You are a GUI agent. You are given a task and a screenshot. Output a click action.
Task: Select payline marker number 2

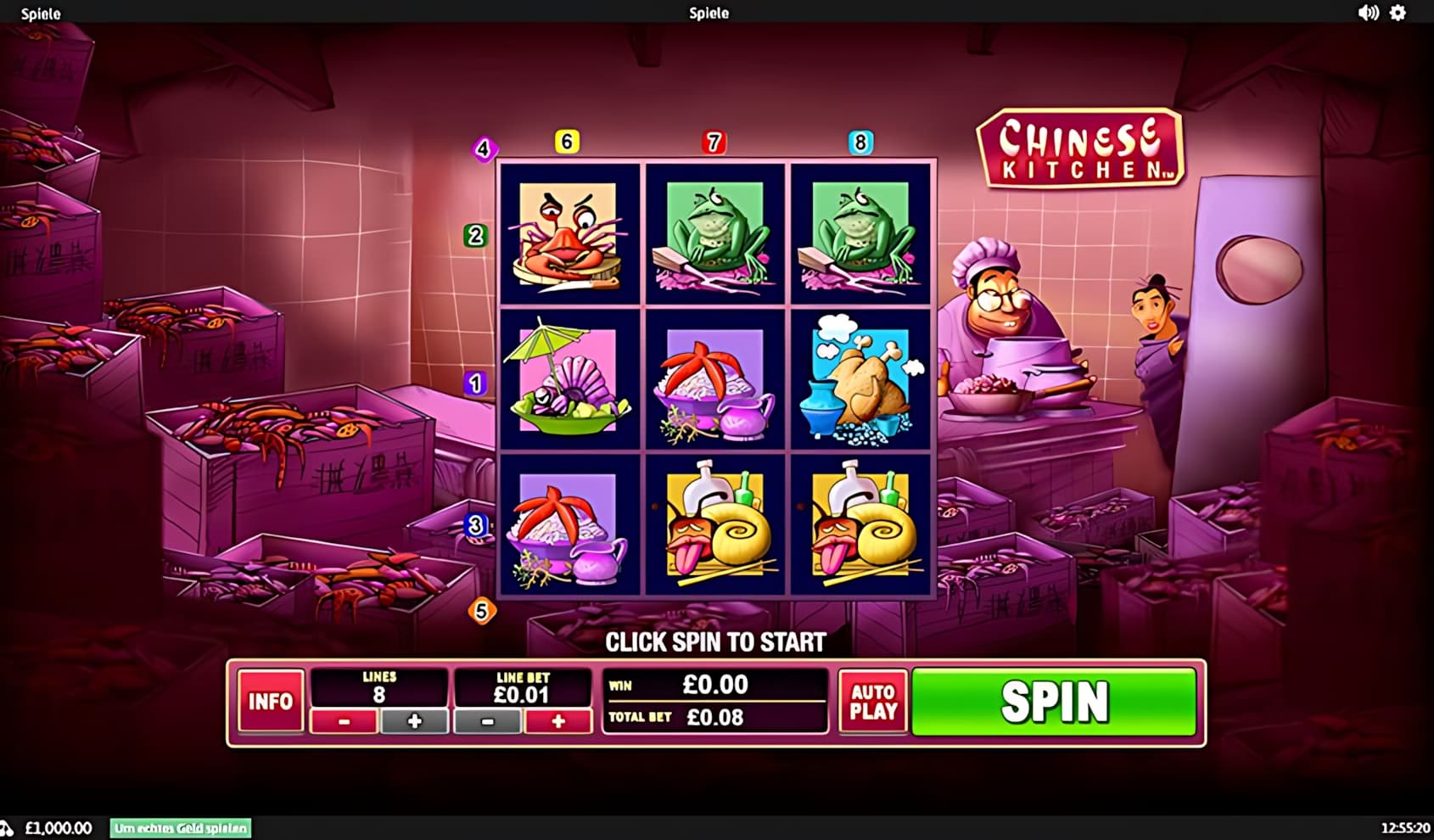(x=475, y=236)
